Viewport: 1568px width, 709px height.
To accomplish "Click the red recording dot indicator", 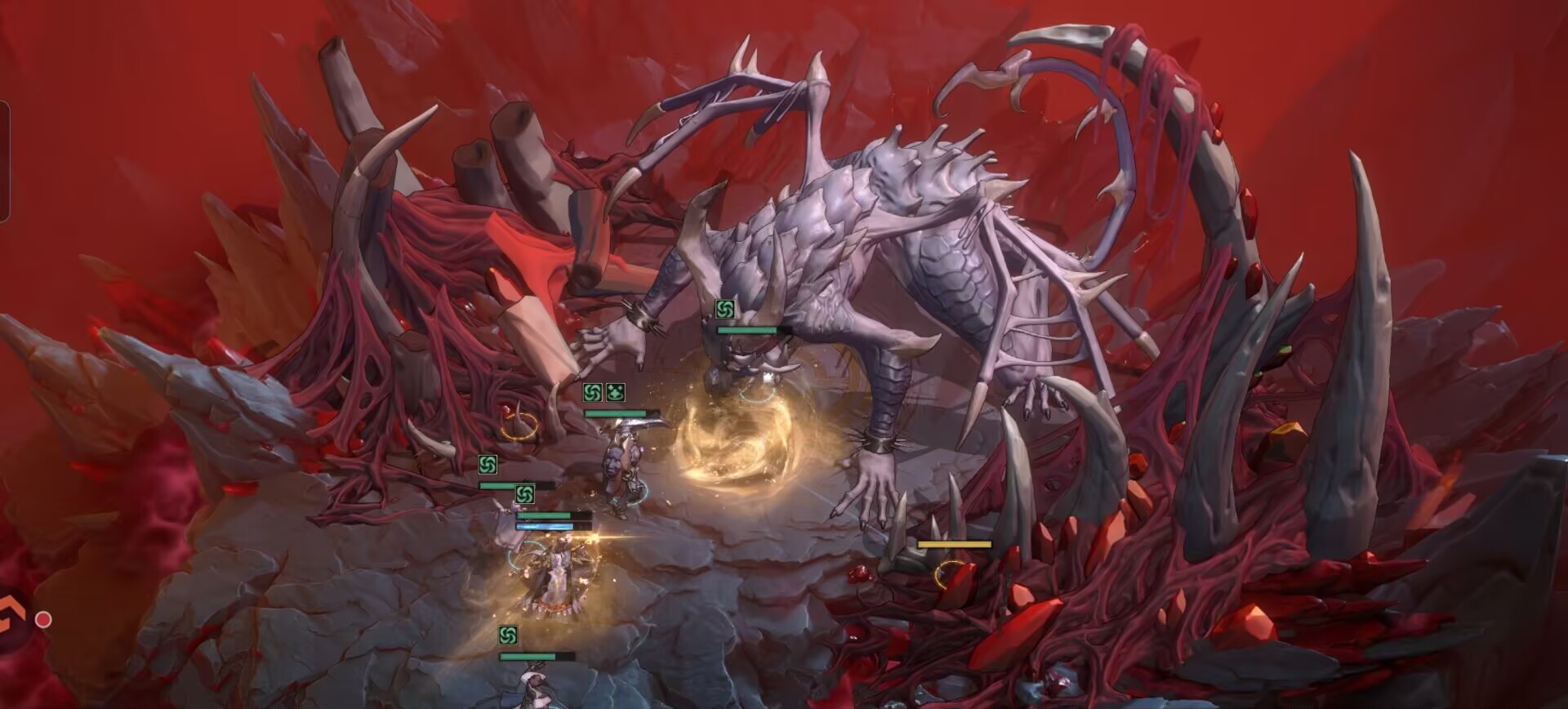I will 44,620.
